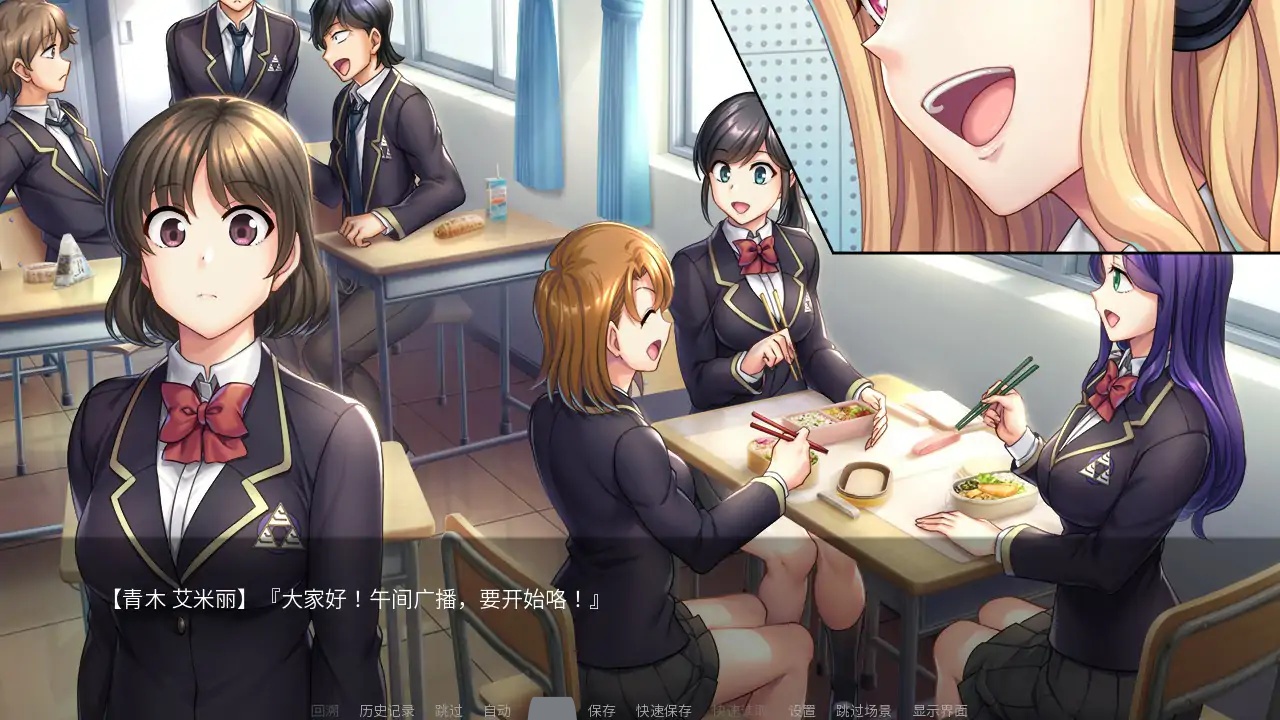
Task: Open the 保存 save screen
Action: [599, 710]
